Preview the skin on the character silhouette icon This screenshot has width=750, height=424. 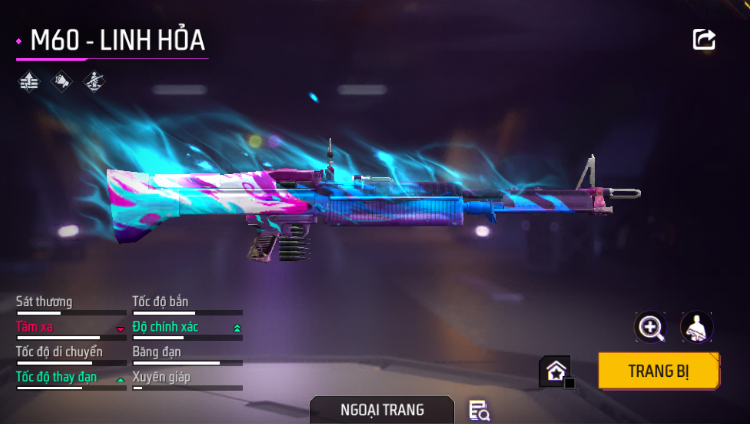(696, 327)
